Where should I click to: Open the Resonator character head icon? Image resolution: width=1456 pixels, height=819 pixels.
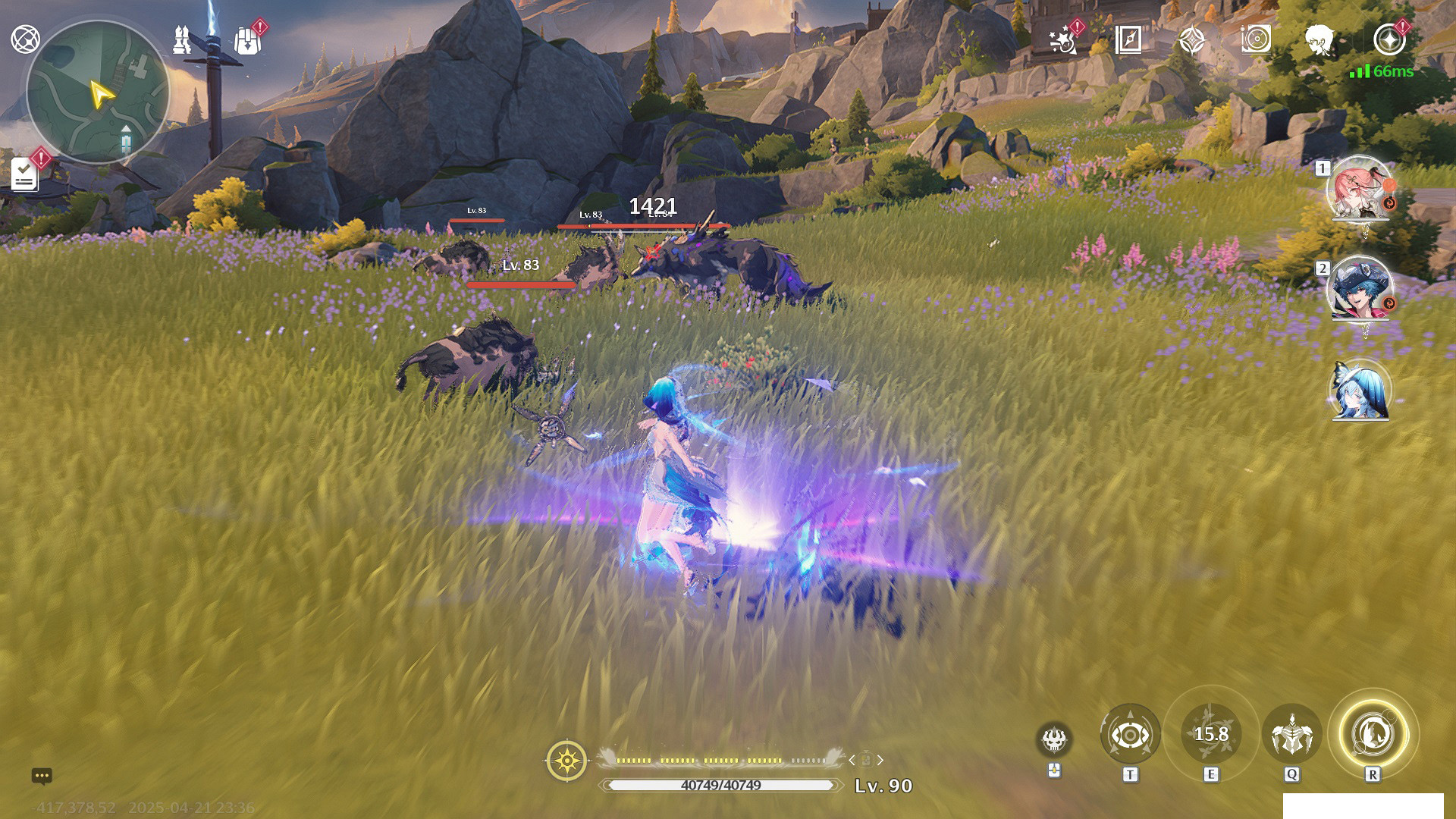pyautogui.click(x=1319, y=40)
